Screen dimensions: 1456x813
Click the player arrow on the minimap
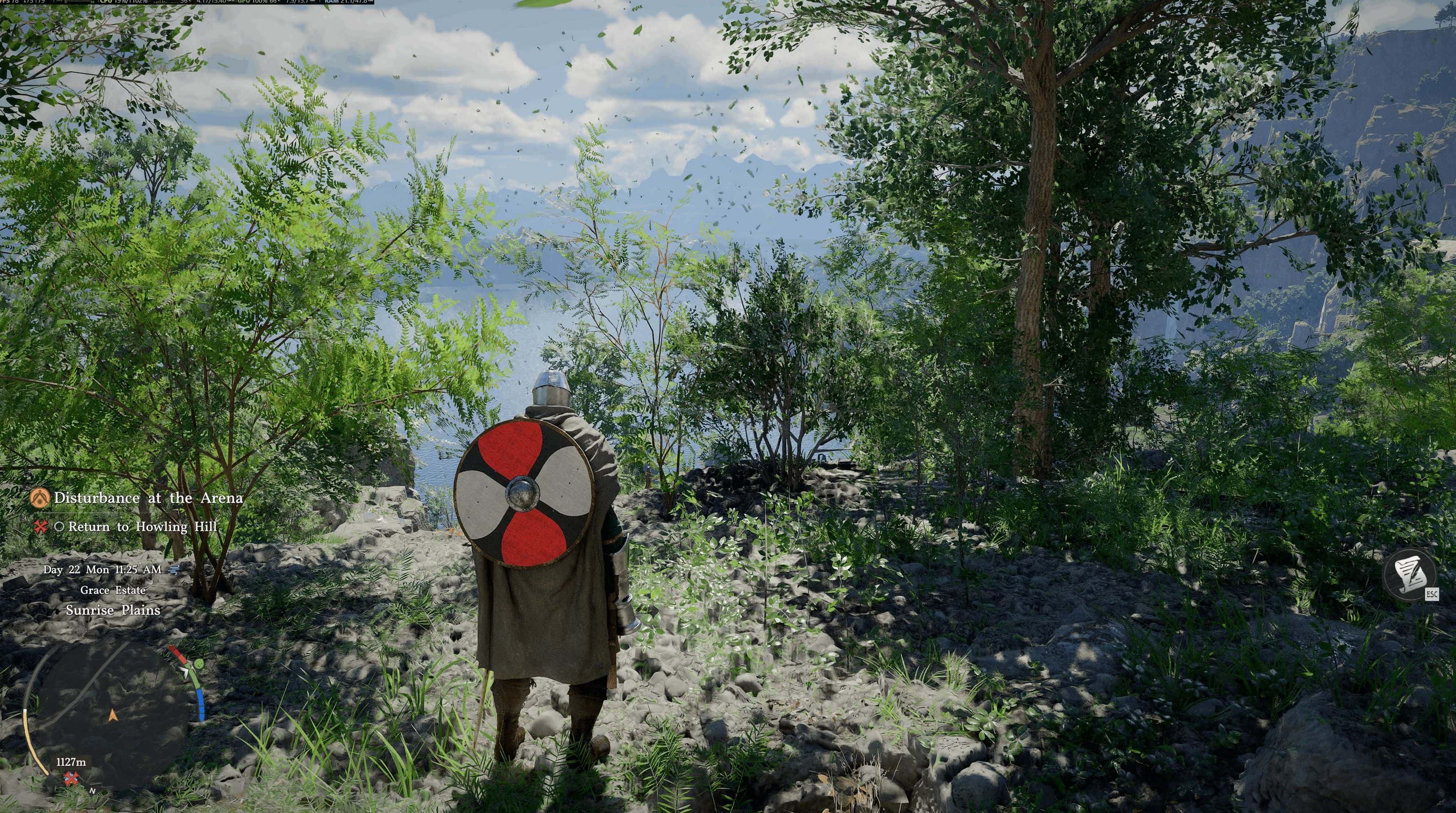pyautogui.click(x=113, y=716)
